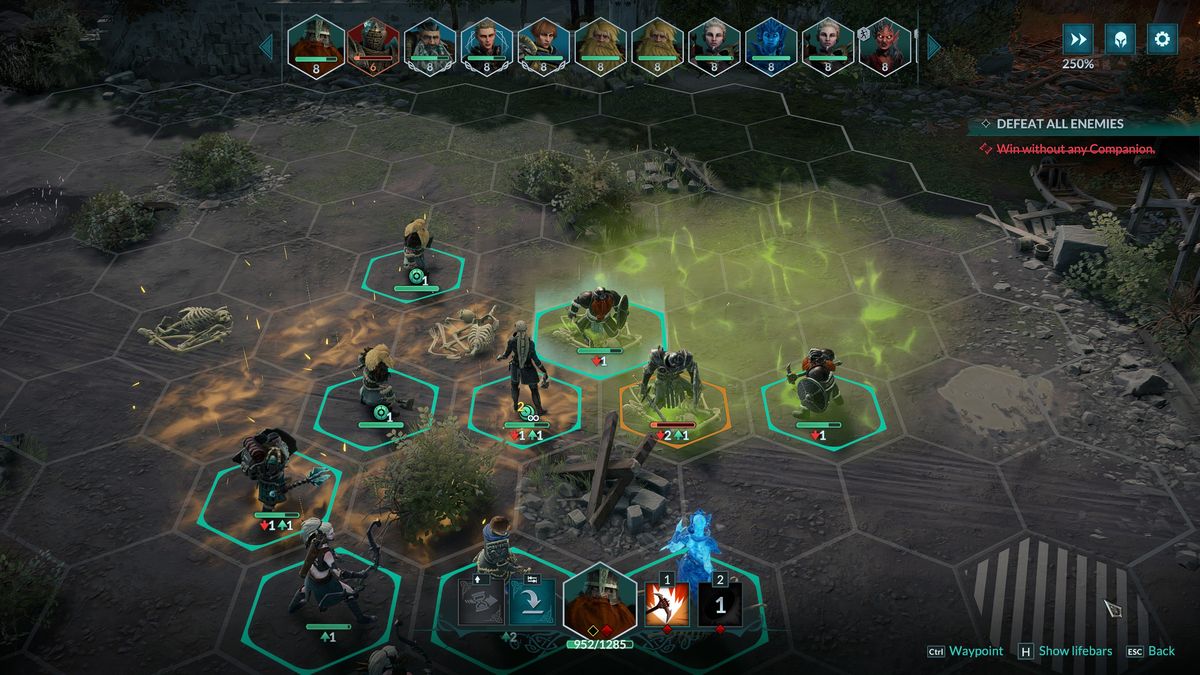Select the red horned demon portrait
This screenshot has width=1200, height=675.
tap(885, 45)
